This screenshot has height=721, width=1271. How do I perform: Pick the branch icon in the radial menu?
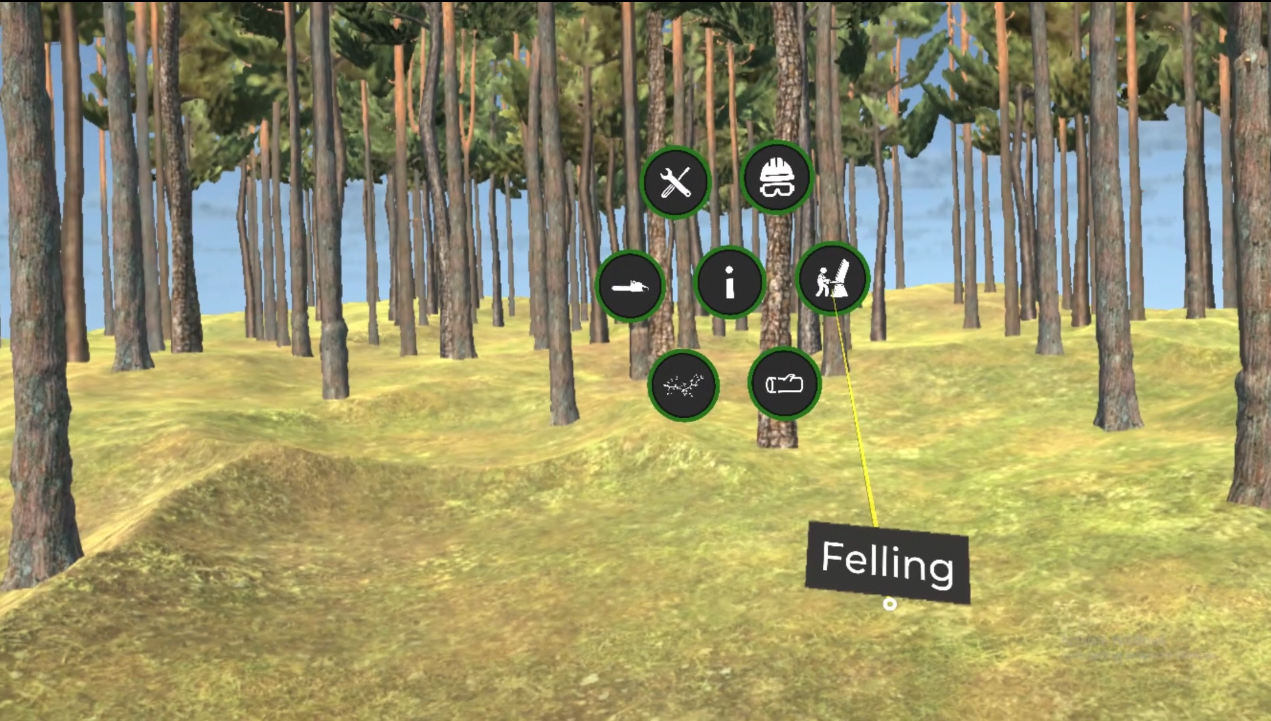(x=683, y=385)
